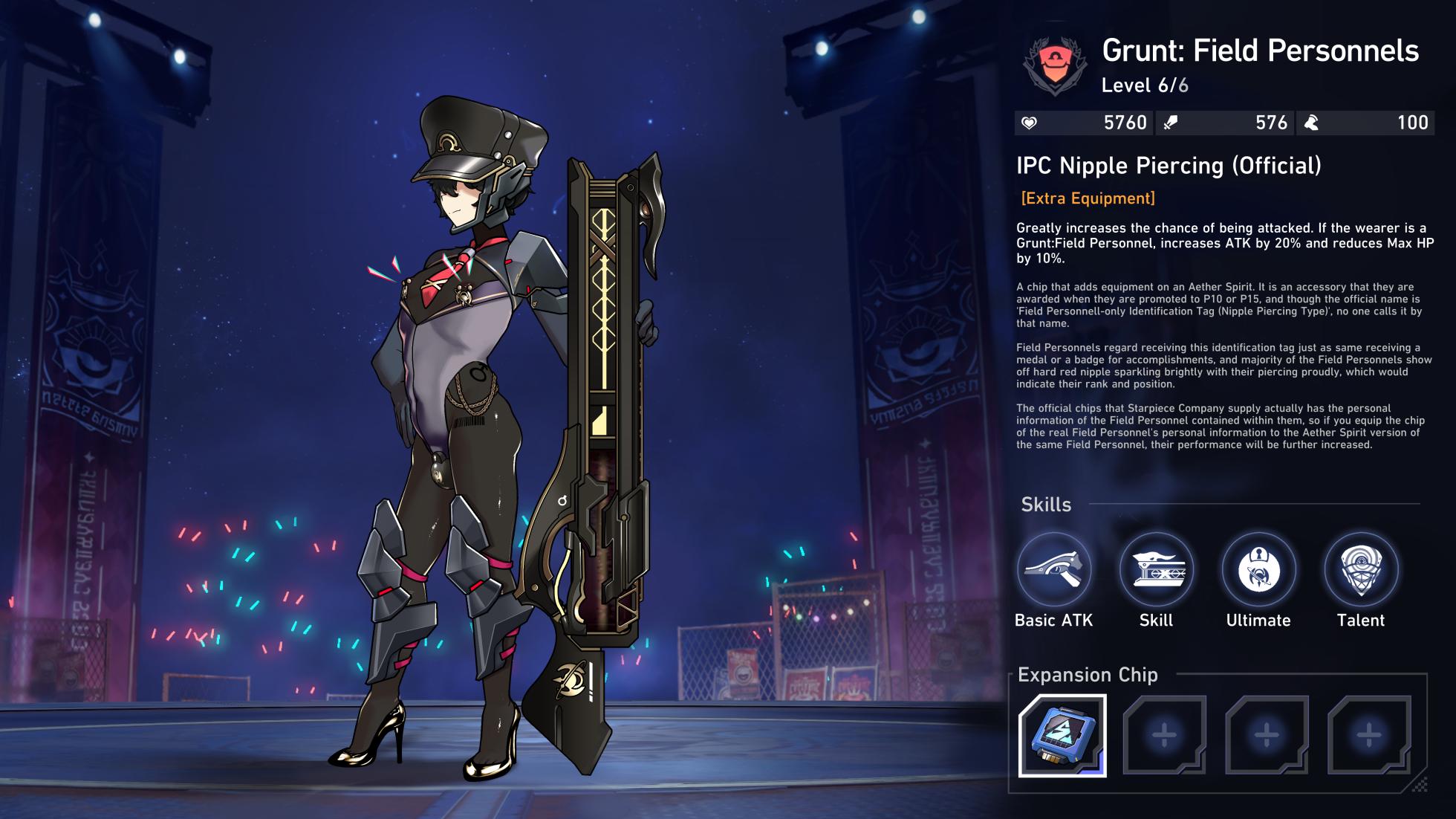Select the Basic ATK skill icon
1456x819 pixels.
click(1053, 570)
